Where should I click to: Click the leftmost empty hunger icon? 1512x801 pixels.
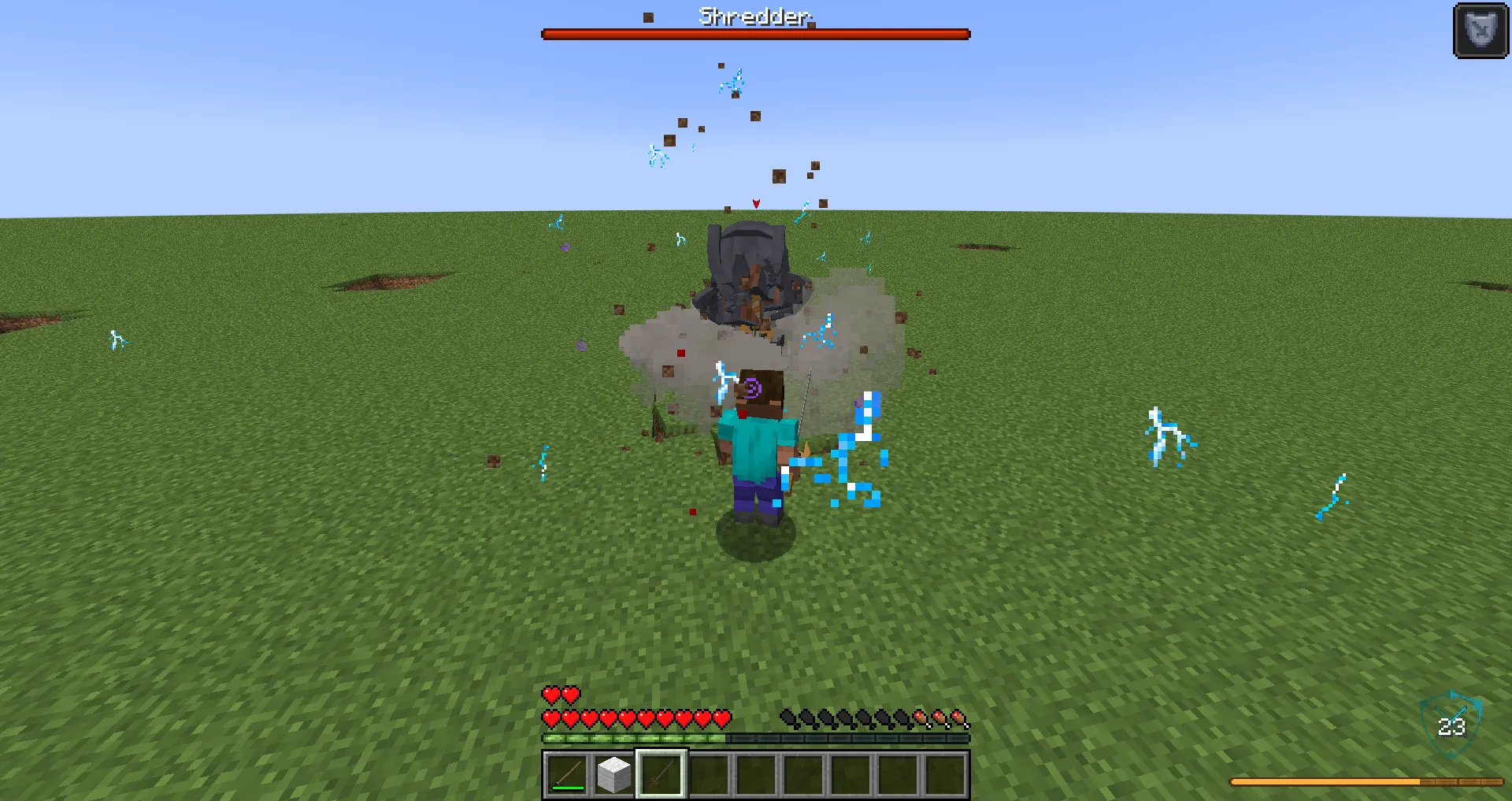(x=786, y=719)
